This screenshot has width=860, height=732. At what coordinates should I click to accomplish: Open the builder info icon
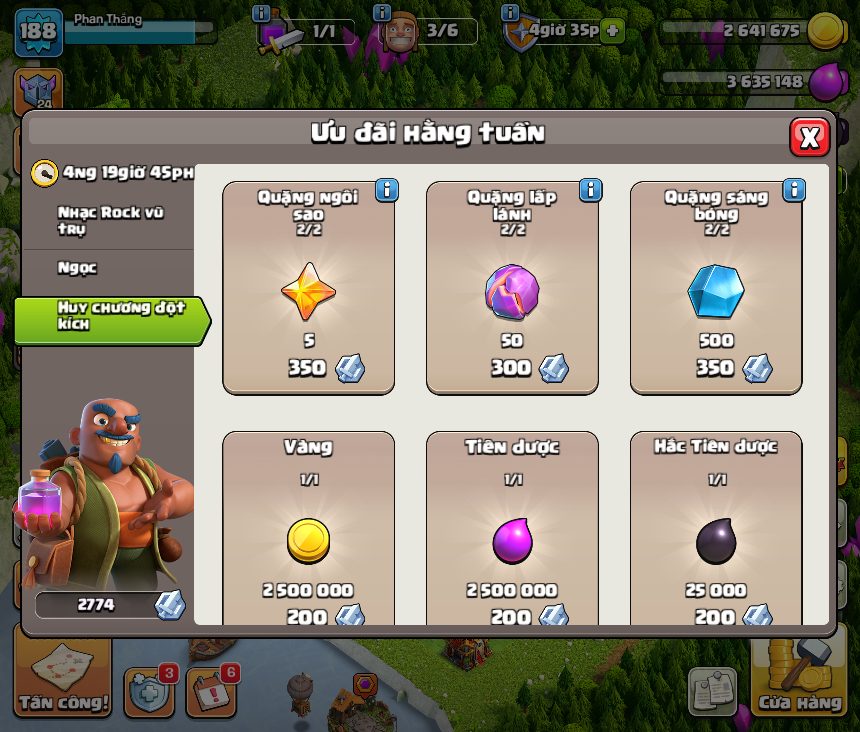coord(381,13)
